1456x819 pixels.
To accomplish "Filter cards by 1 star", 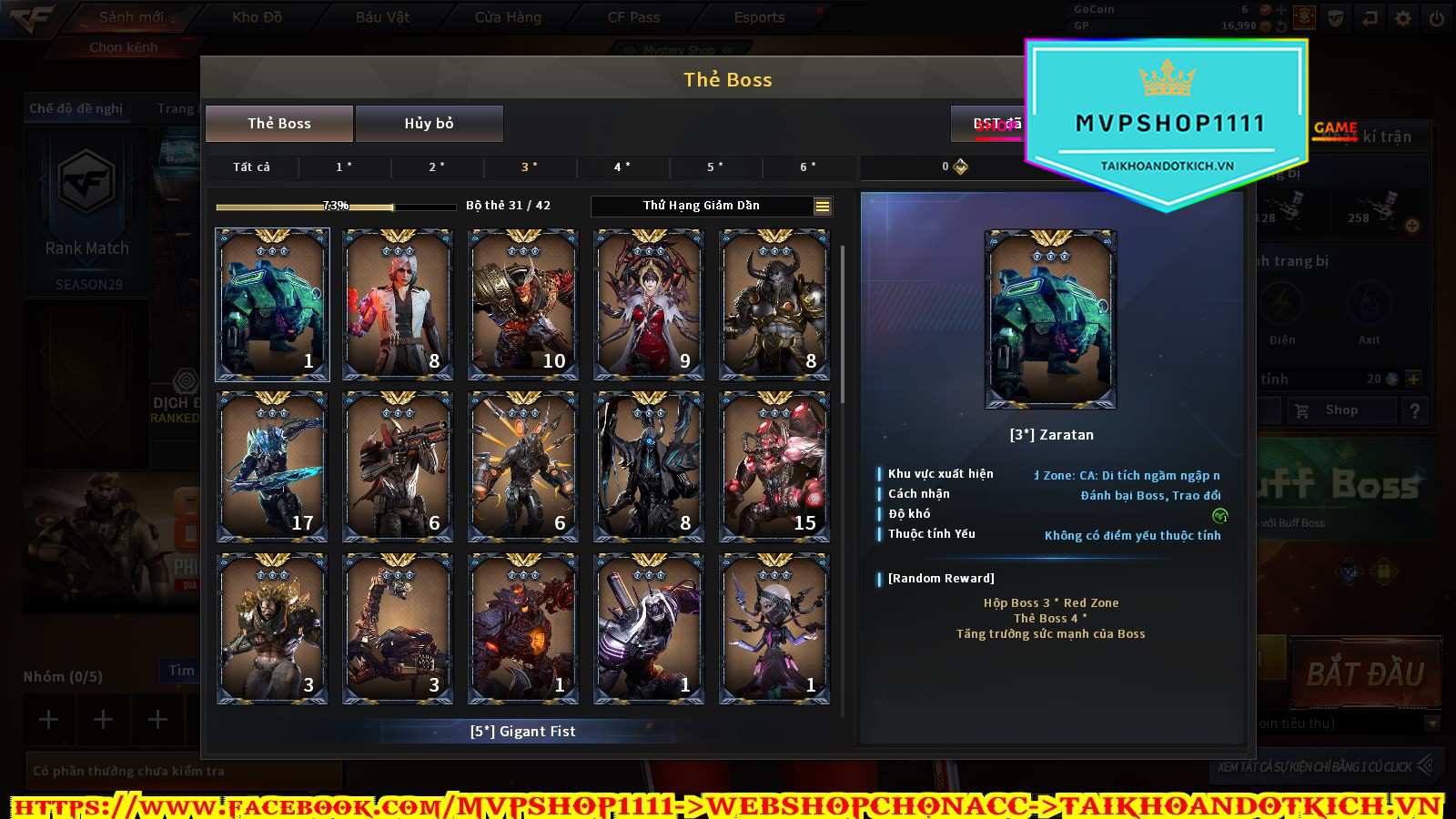I will tap(344, 167).
